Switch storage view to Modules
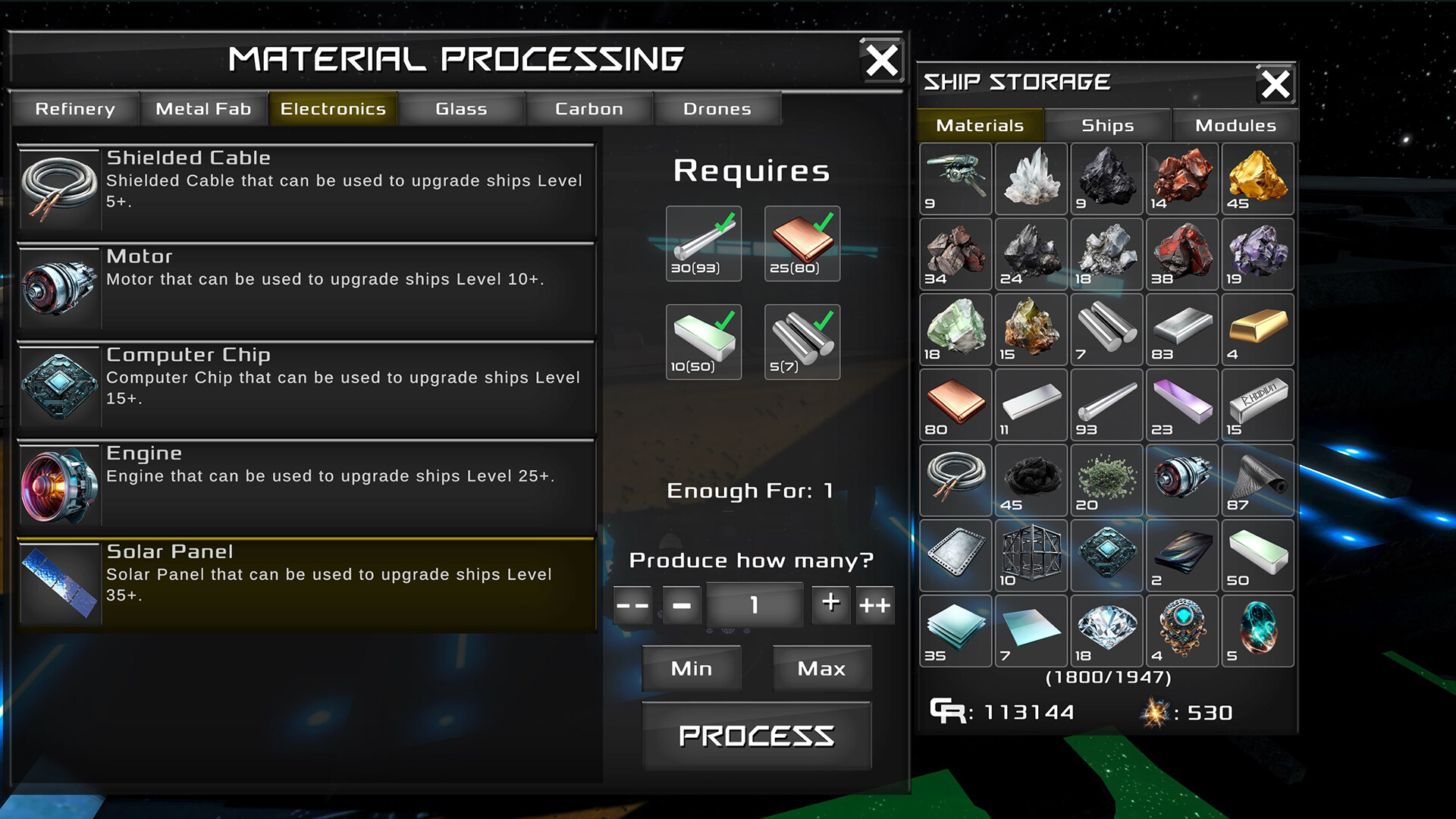 (x=1235, y=125)
